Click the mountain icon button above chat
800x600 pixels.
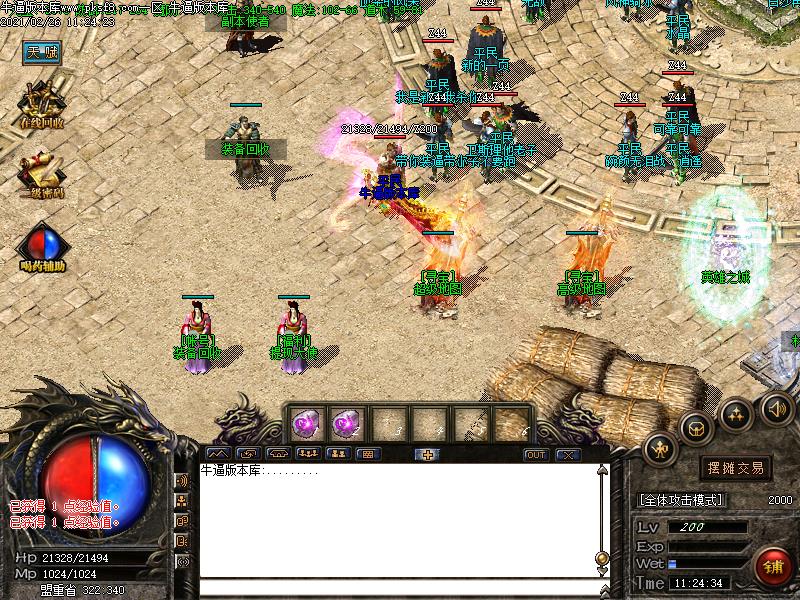pyautogui.click(x=216, y=454)
